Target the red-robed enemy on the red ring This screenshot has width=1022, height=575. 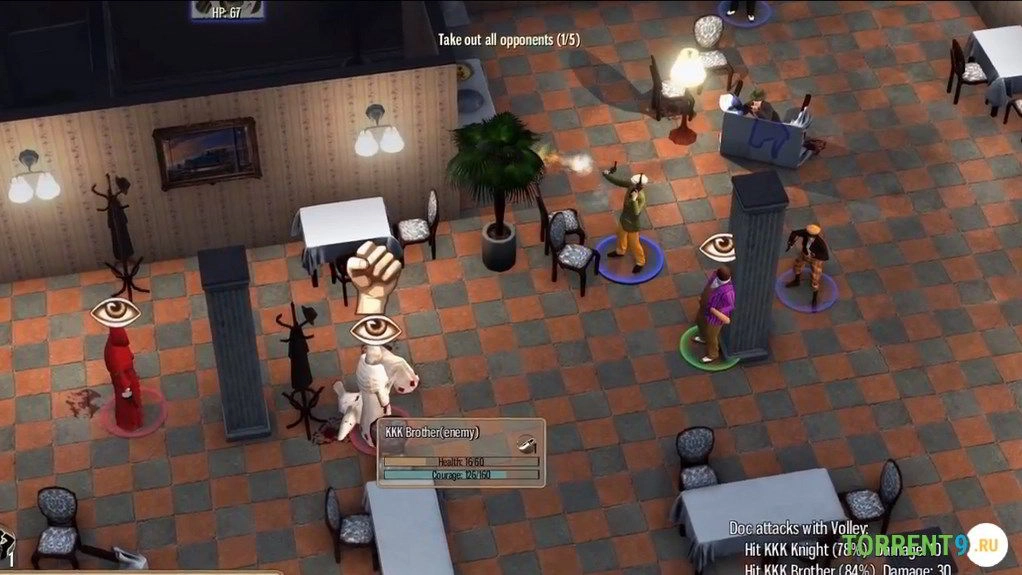125,380
